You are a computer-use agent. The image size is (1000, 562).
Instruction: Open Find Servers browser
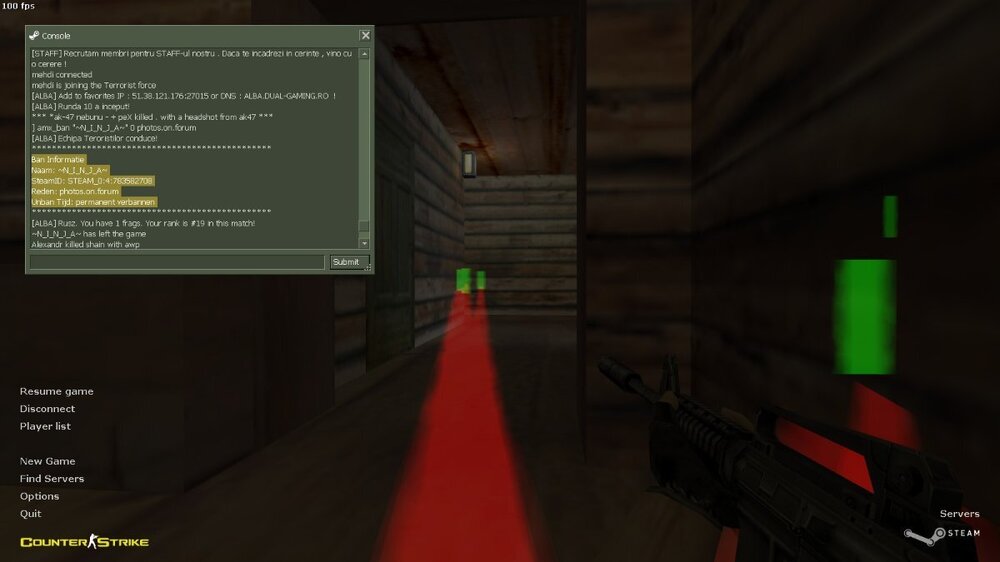pos(52,479)
